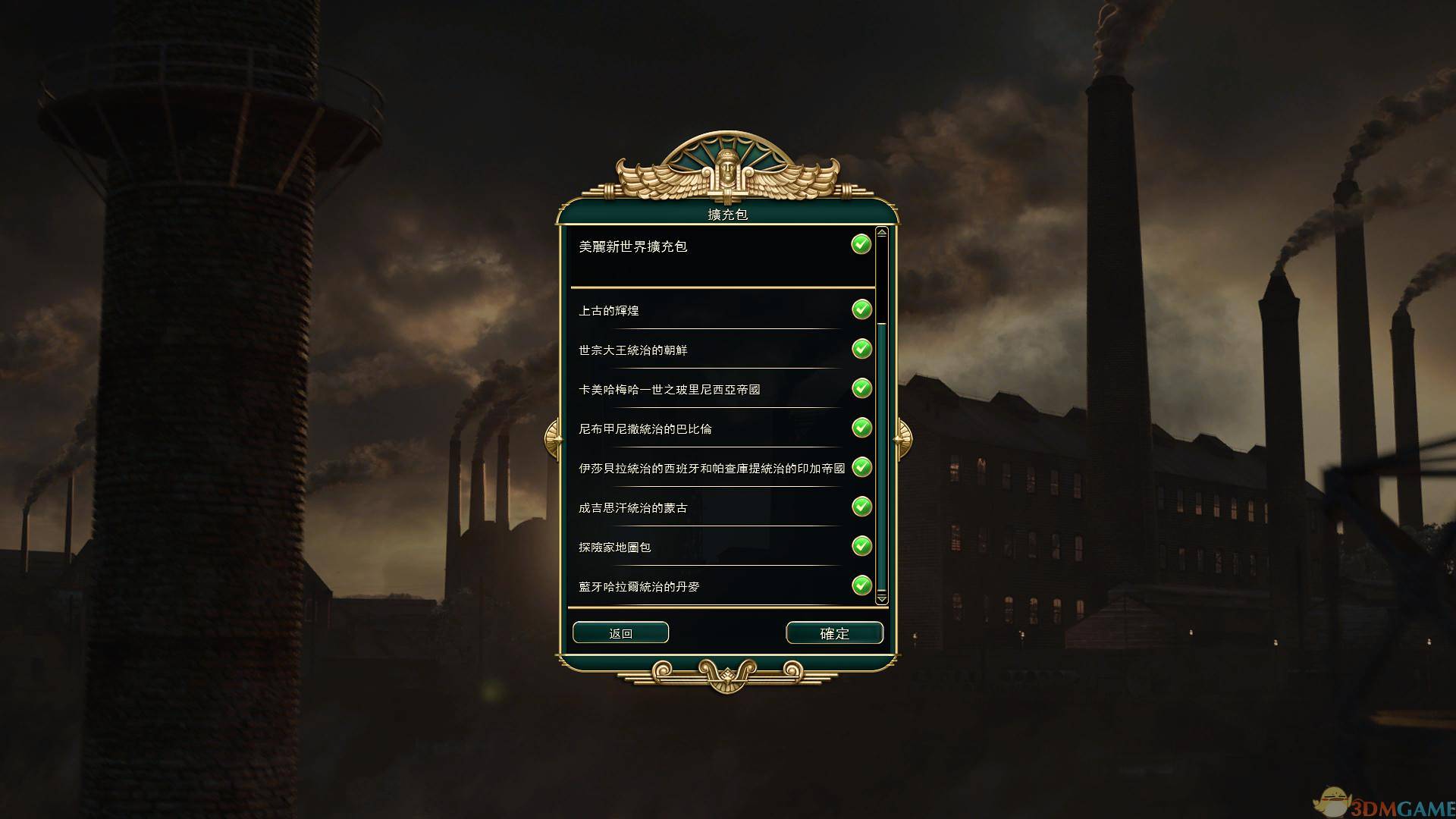
Task: Click the checkmark icon beside Denmark DLC
Action: coord(861,585)
